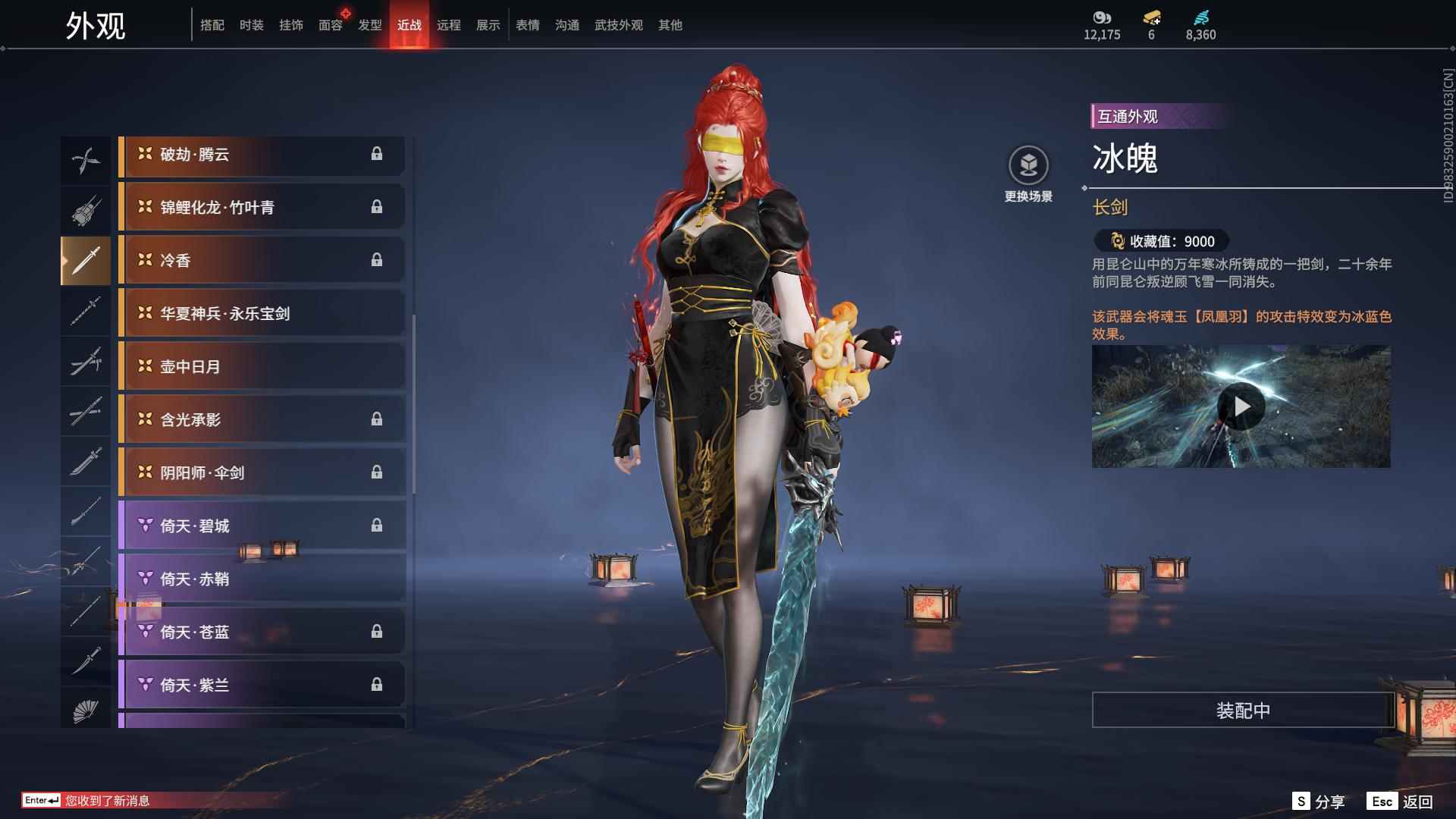Show the 表情 tab
Viewport: 1456px width, 819px height.
[x=528, y=25]
